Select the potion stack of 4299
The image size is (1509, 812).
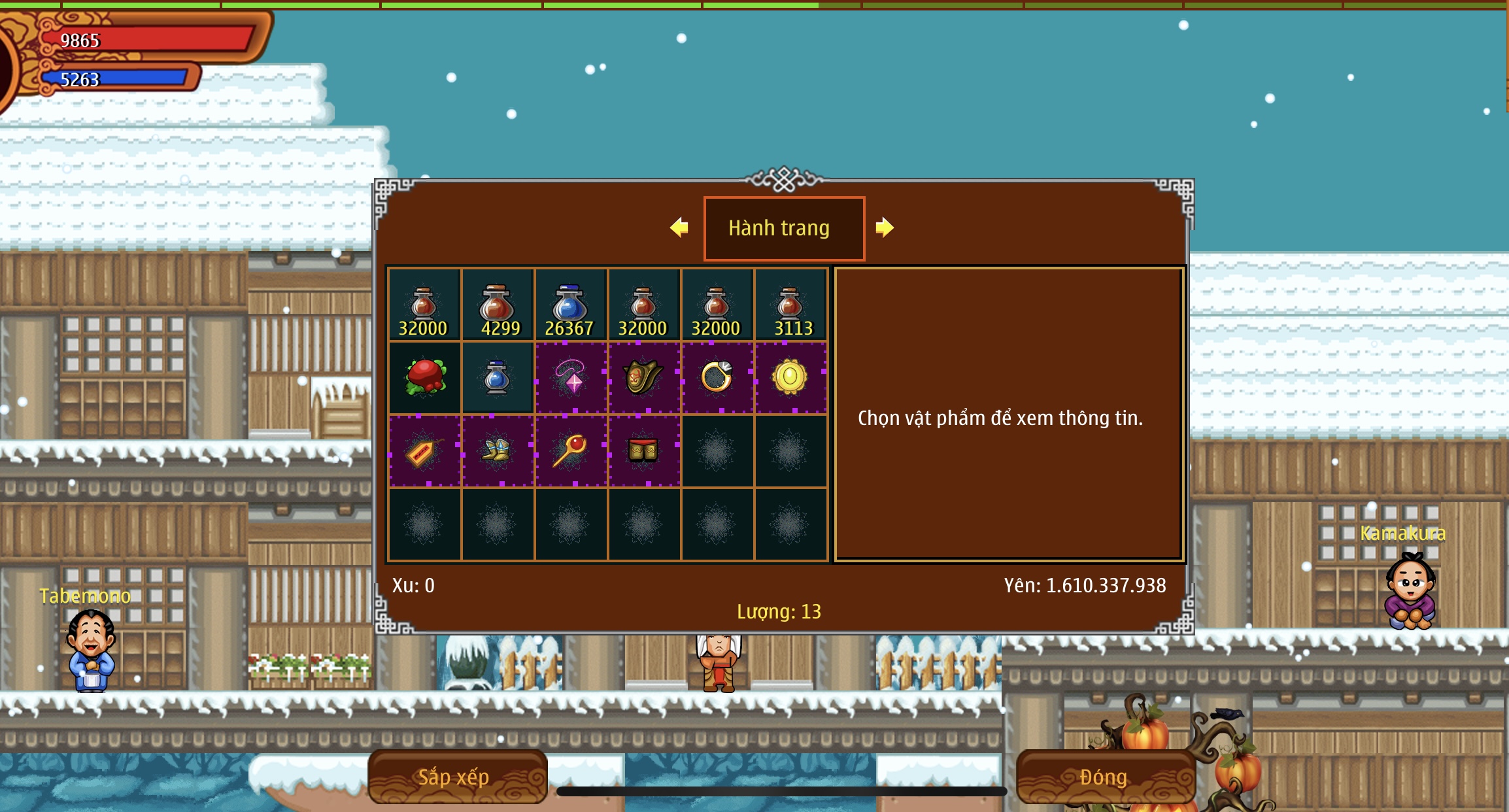click(x=498, y=305)
